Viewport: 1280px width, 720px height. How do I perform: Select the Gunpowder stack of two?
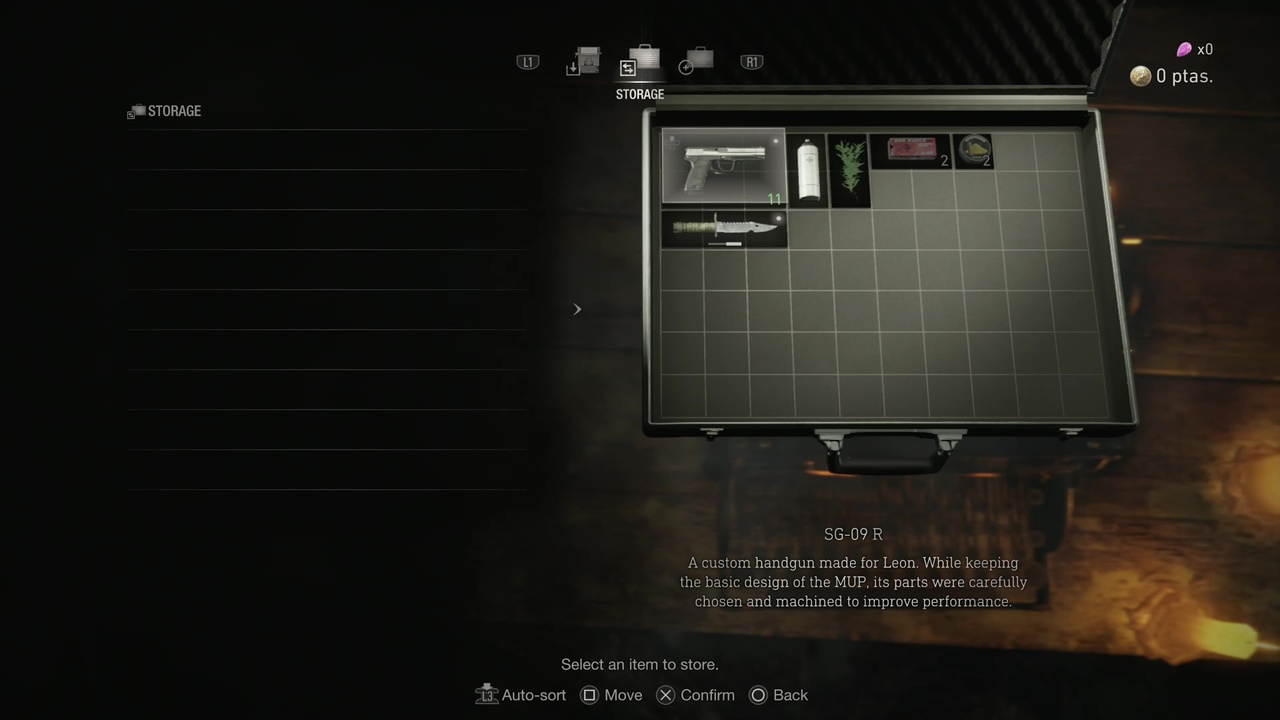pos(973,151)
